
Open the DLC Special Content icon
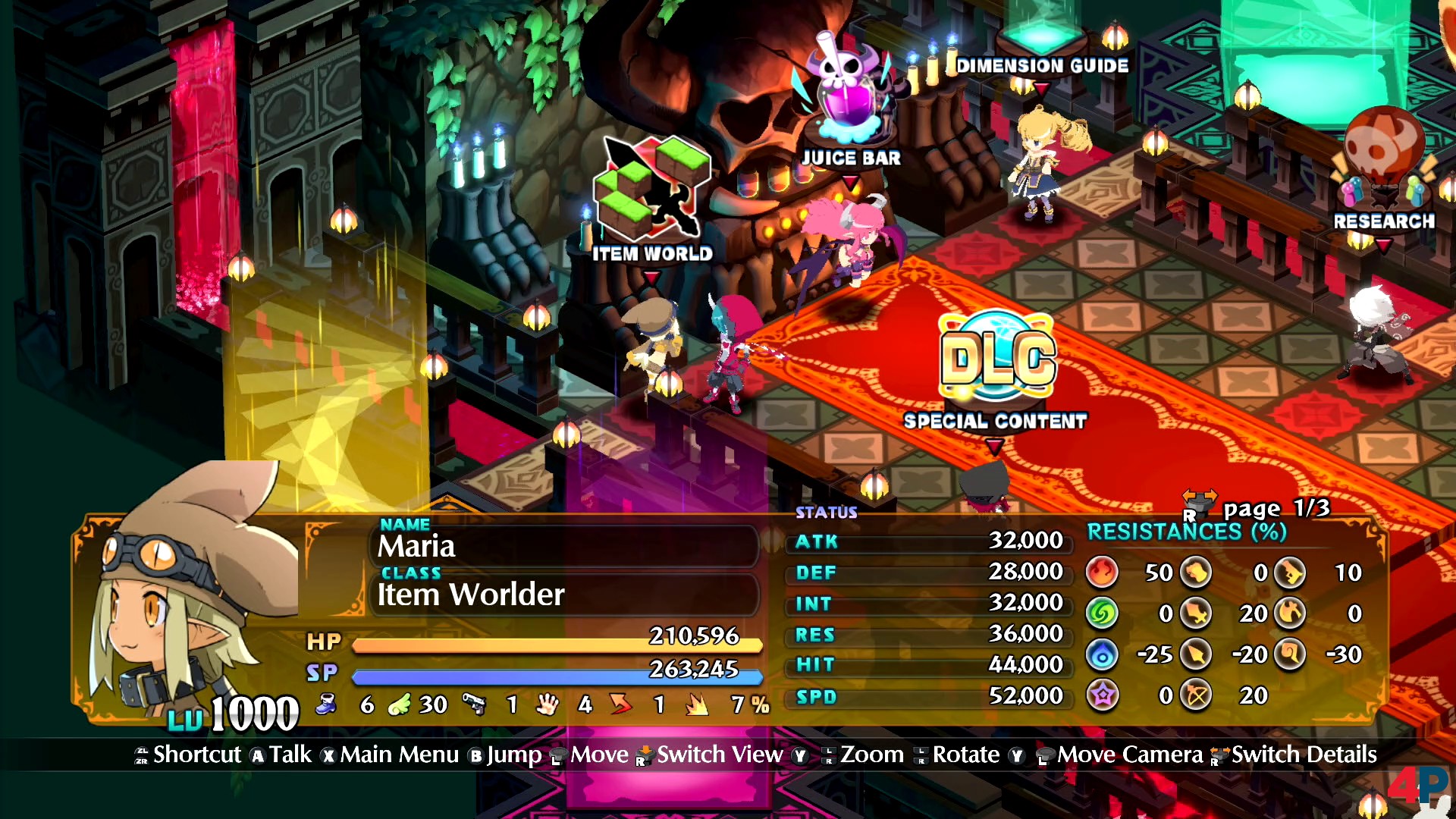click(x=997, y=356)
